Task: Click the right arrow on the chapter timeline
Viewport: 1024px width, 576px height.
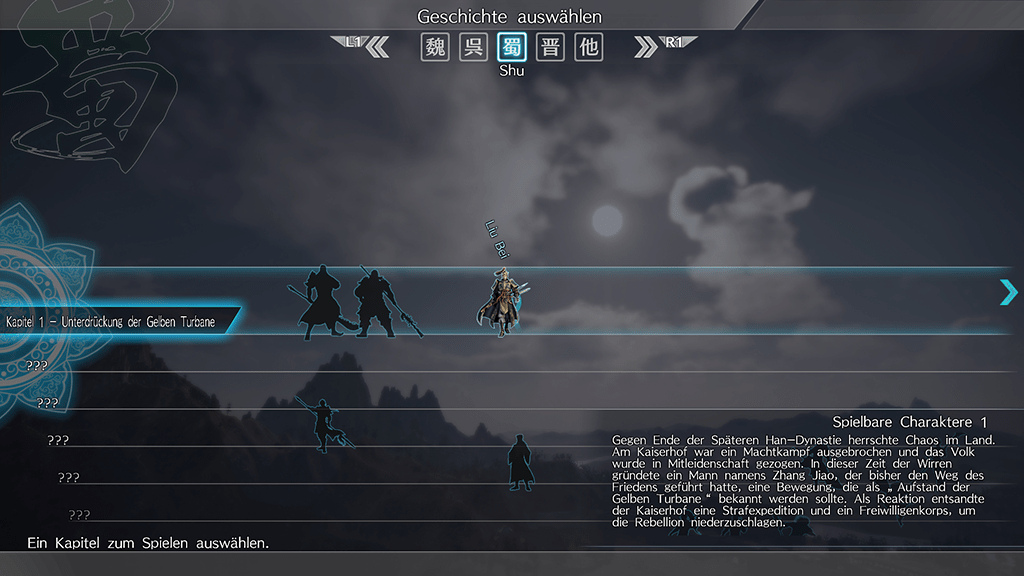Action: 1008,292
